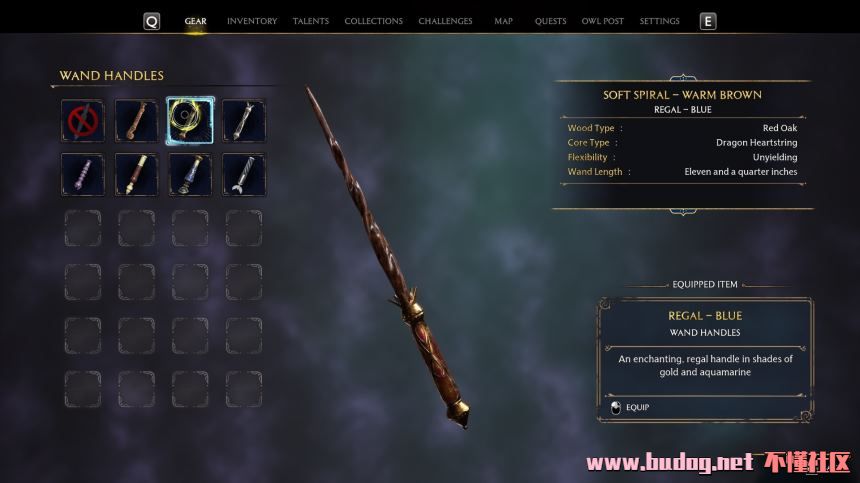Click the highlighted wand handle with golden ring
The image size is (860, 483).
coord(190,120)
